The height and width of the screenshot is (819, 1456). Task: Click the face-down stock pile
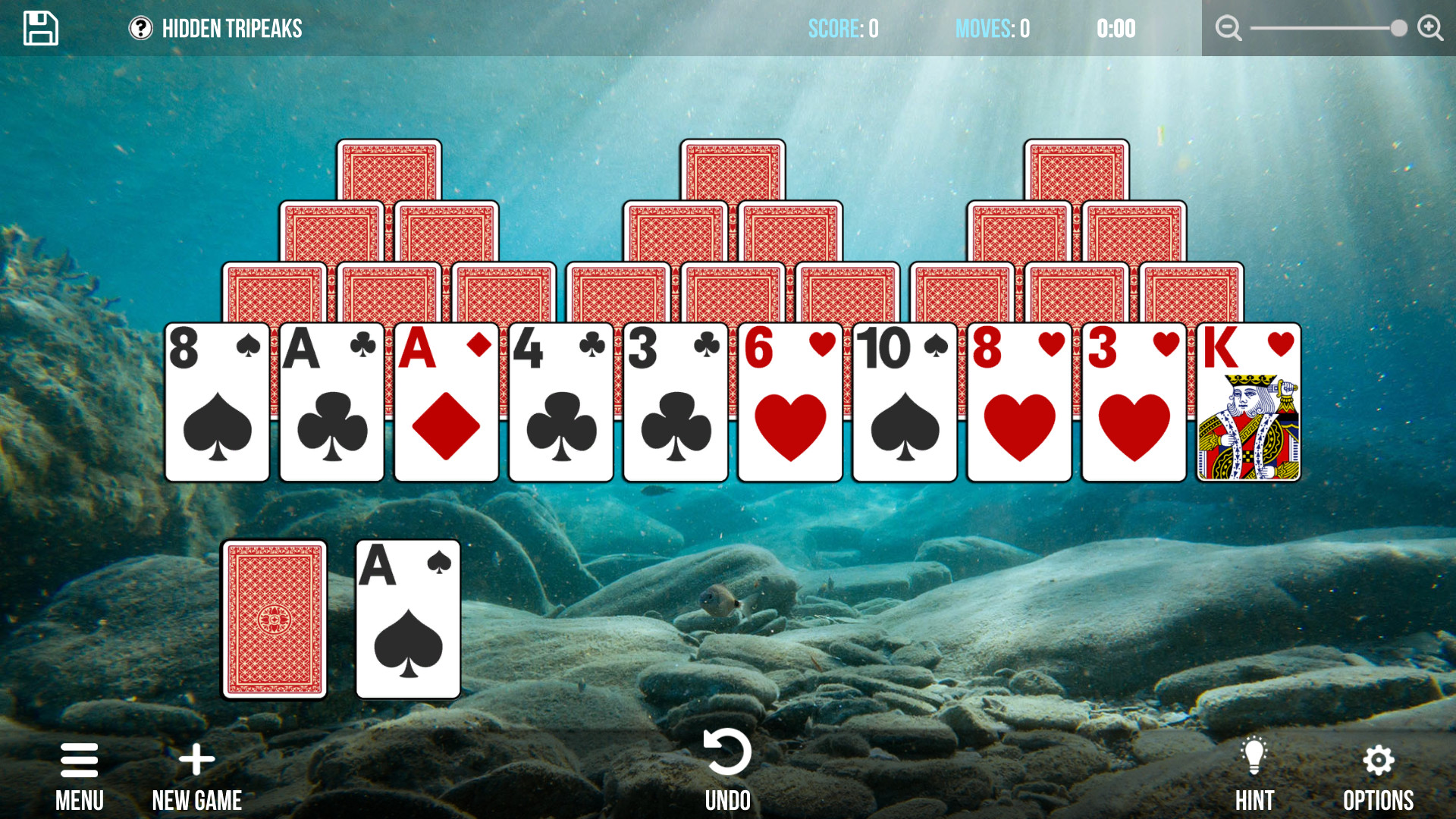pos(275,620)
